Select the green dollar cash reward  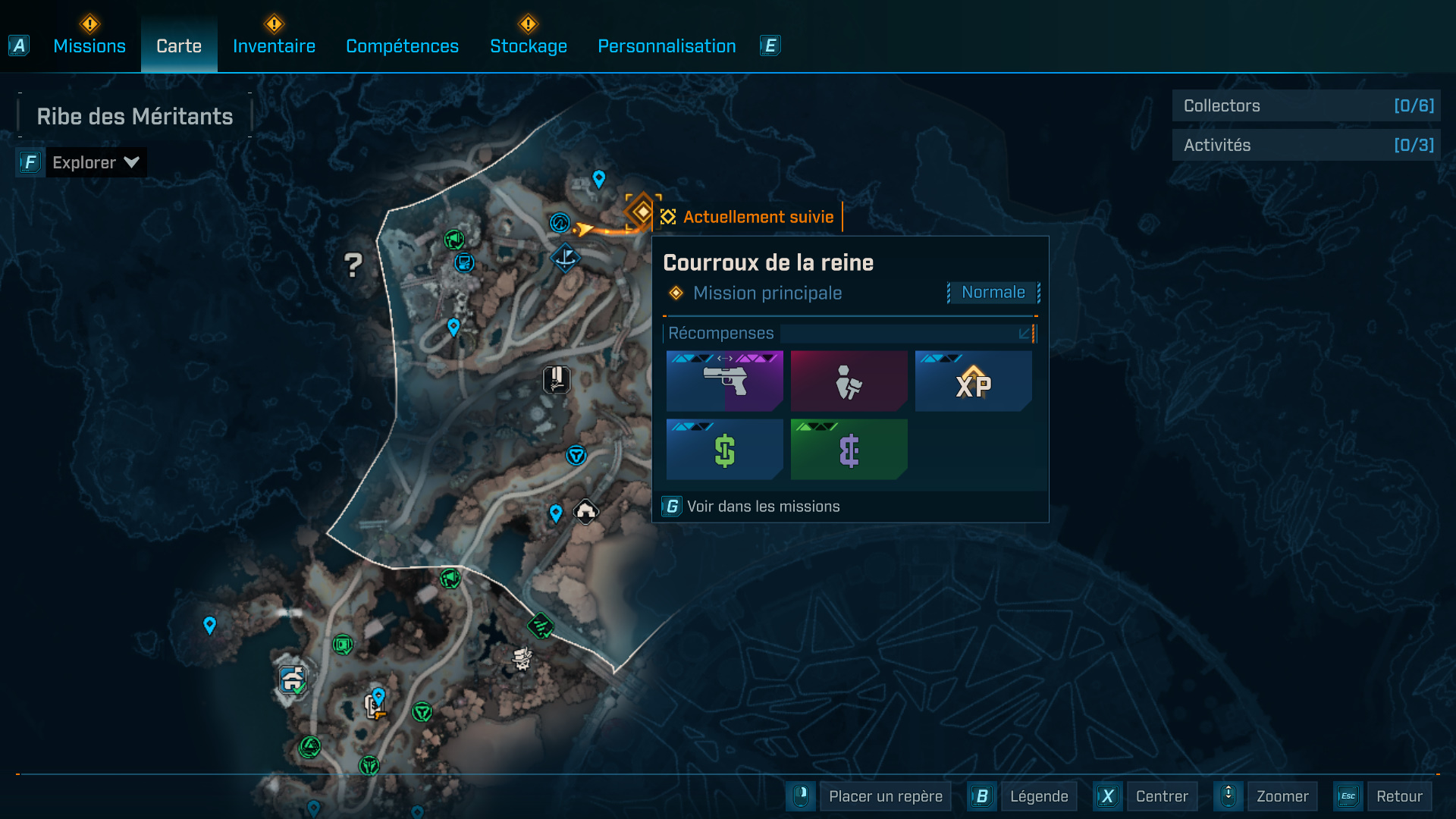724,450
